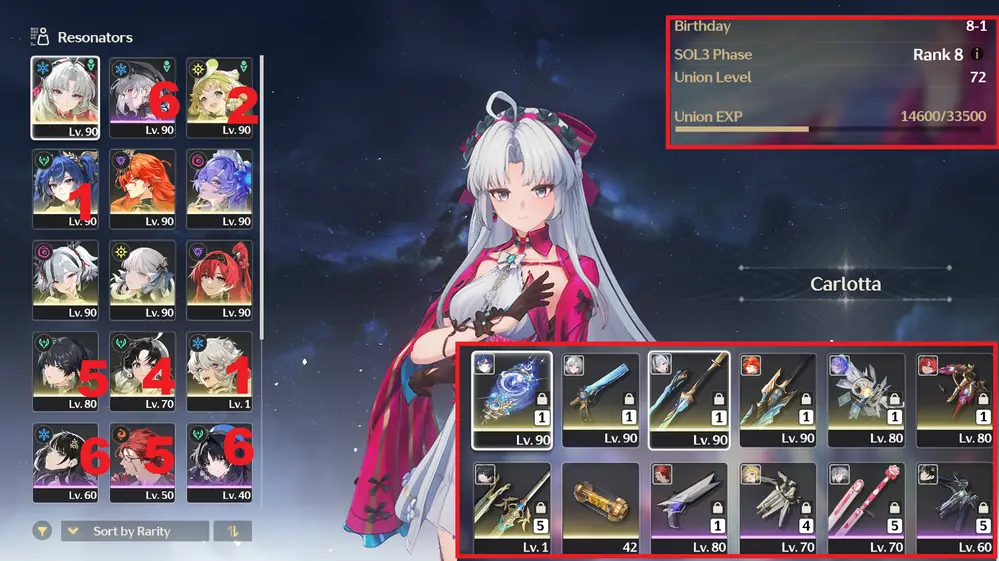
Task: Open the Sort by Rarity dropdown
Action: (x=135, y=531)
